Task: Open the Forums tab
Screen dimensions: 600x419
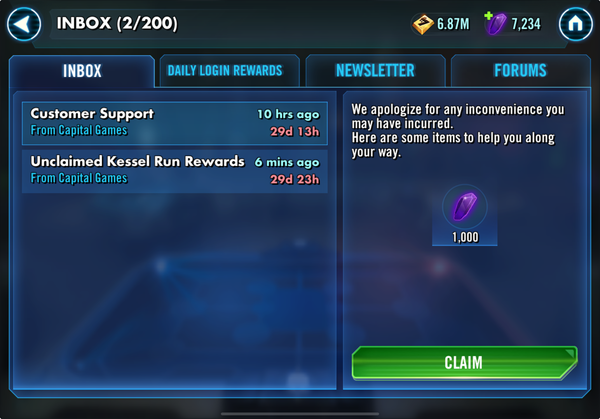Action: point(520,71)
